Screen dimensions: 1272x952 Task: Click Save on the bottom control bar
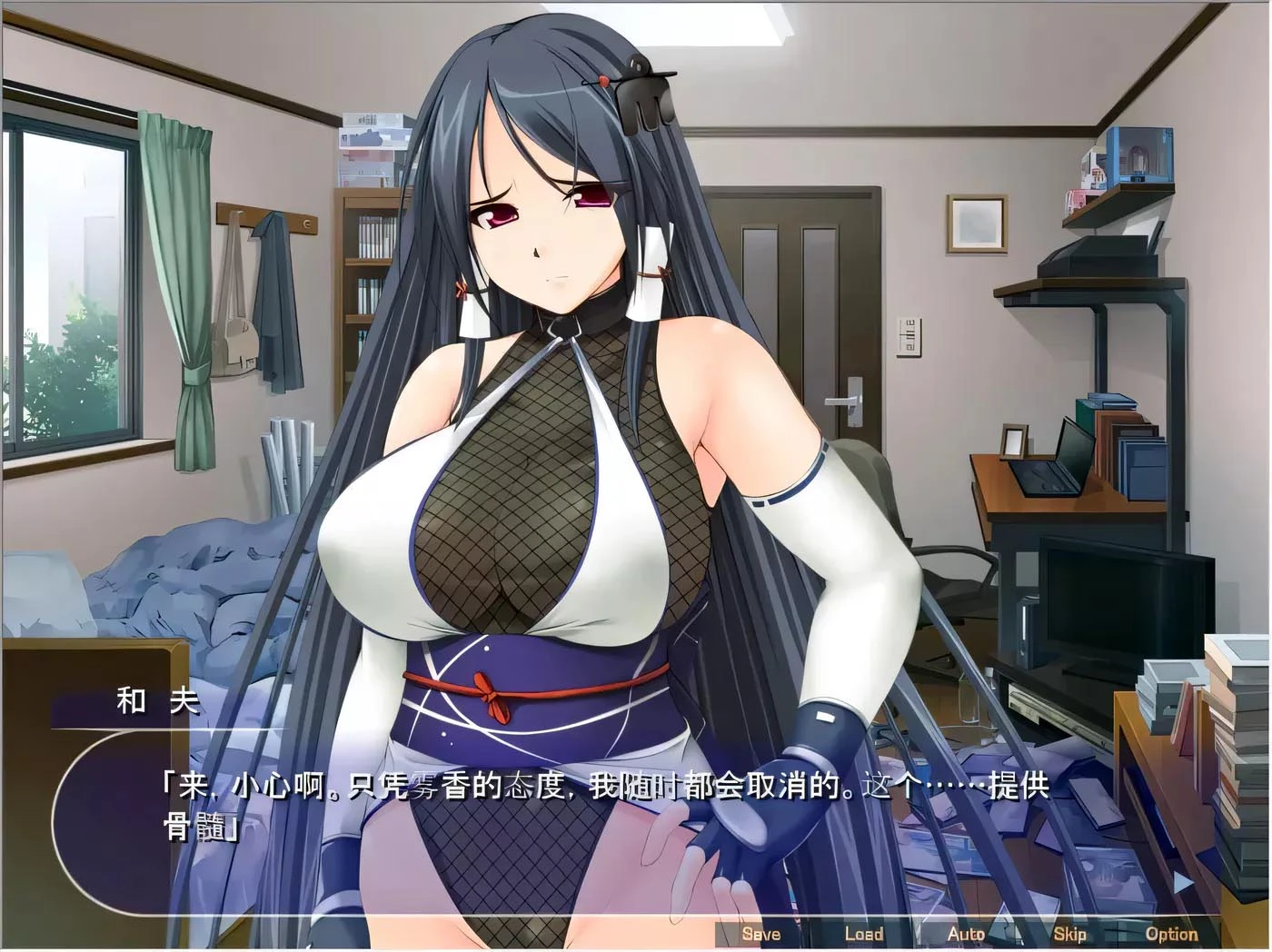point(761,933)
